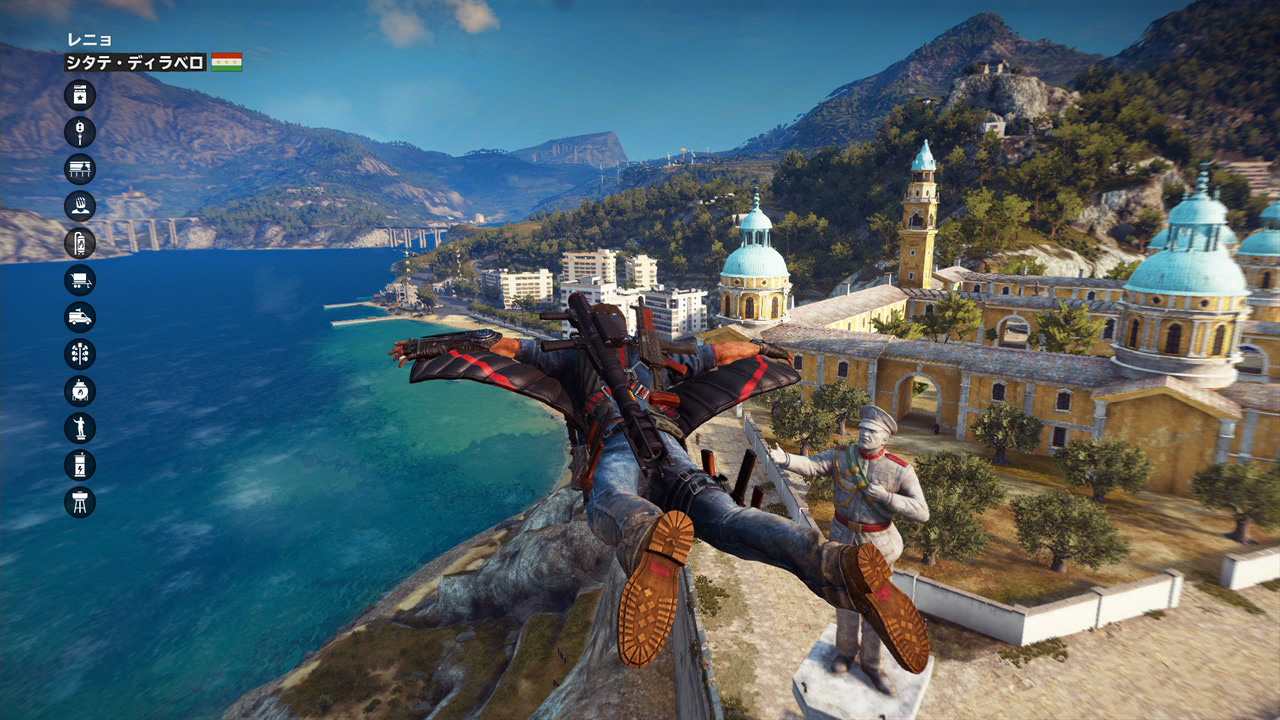The height and width of the screenshot is (720, 1280).
Task: Select the fuel tank flame icon
Action: pos(80,391)
